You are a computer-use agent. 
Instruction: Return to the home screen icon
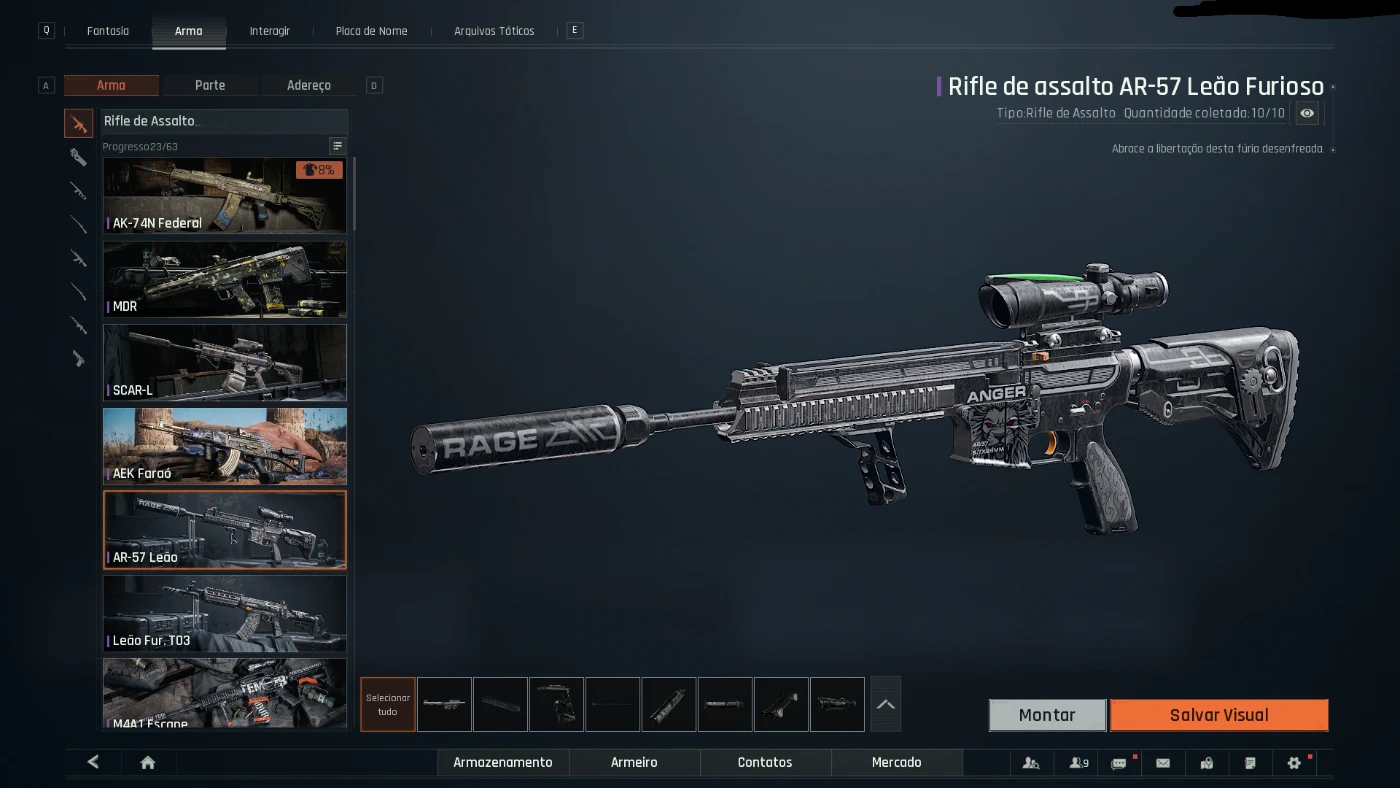coord(148,762)
